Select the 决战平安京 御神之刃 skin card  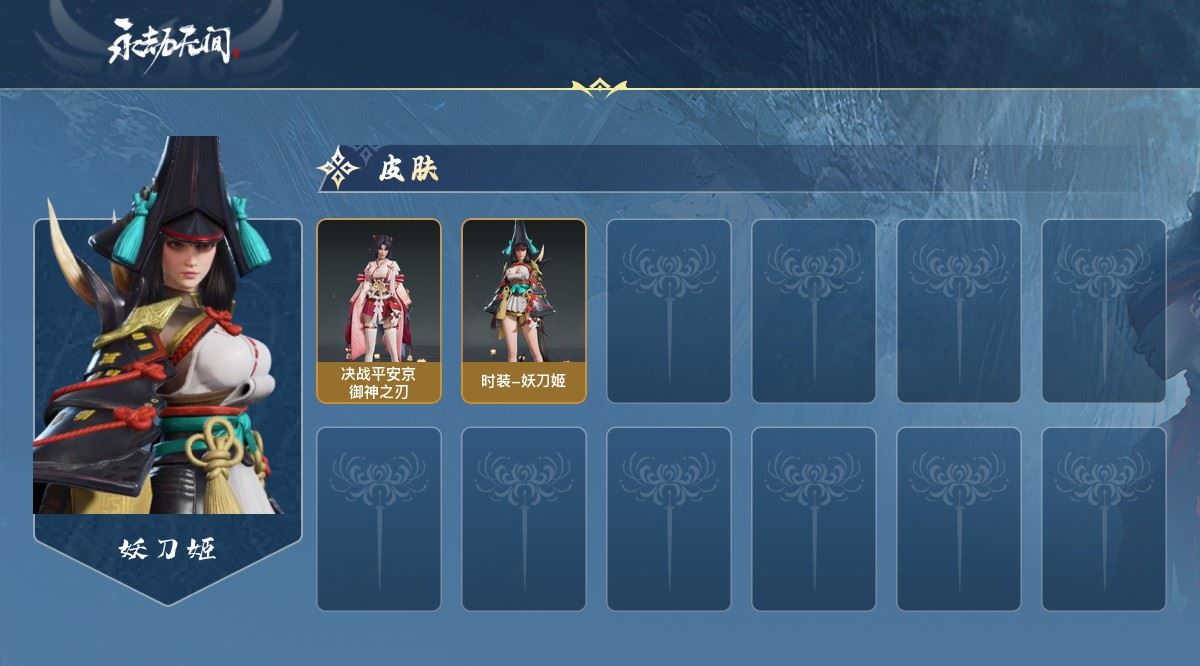coord(378,310)
